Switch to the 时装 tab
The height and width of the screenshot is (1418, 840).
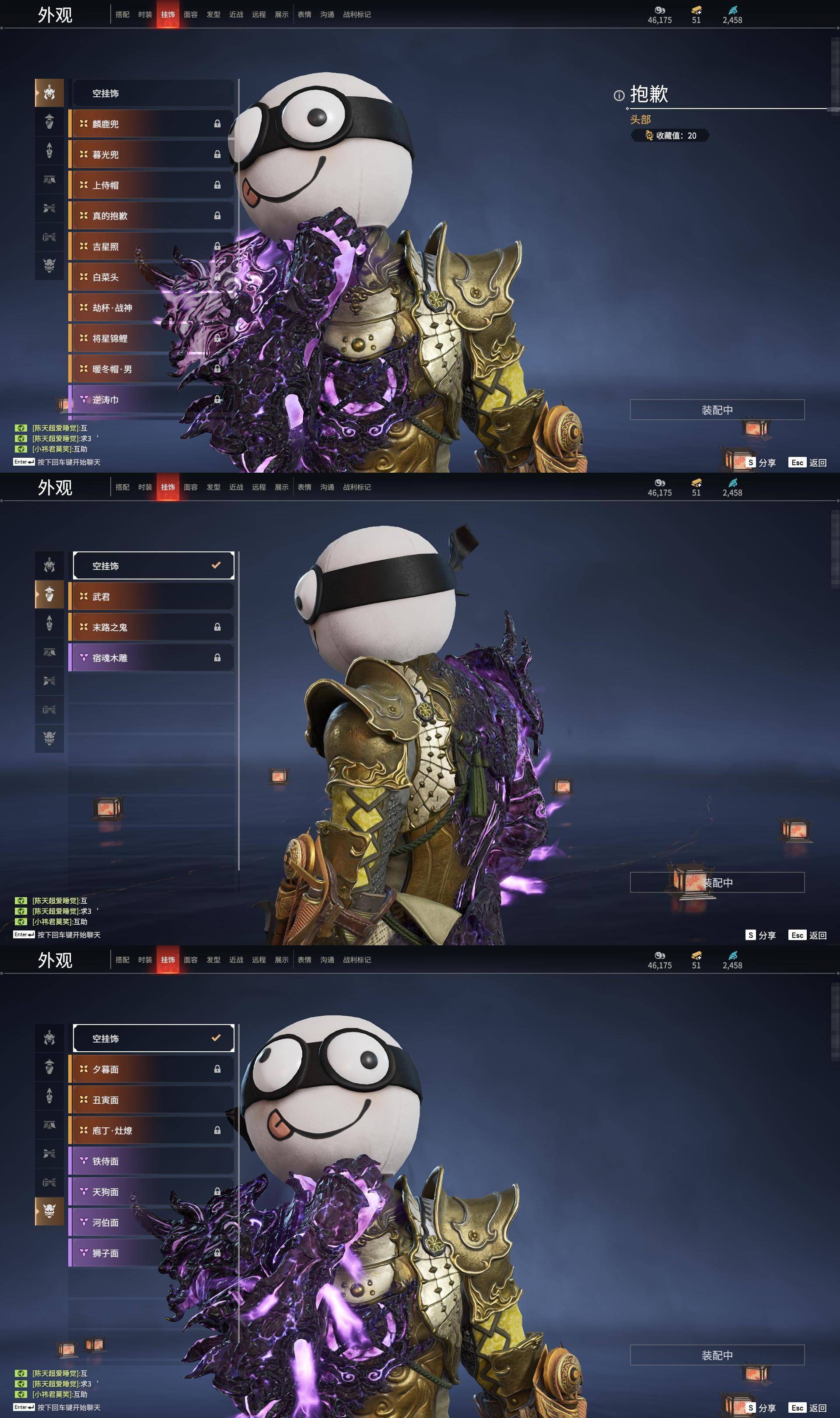pos(146,14)
